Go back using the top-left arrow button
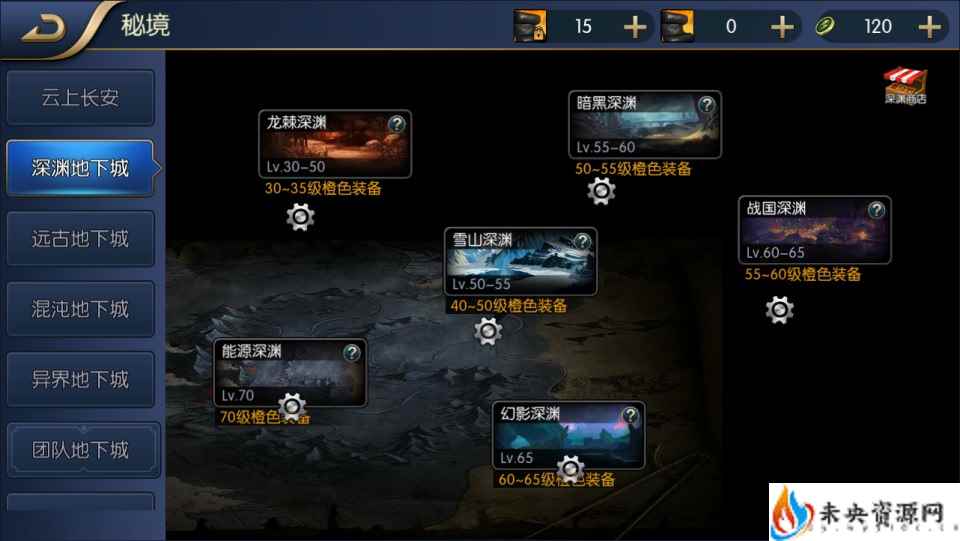The width and height of the screenshot is (960, 541). [x=44, y=27]
